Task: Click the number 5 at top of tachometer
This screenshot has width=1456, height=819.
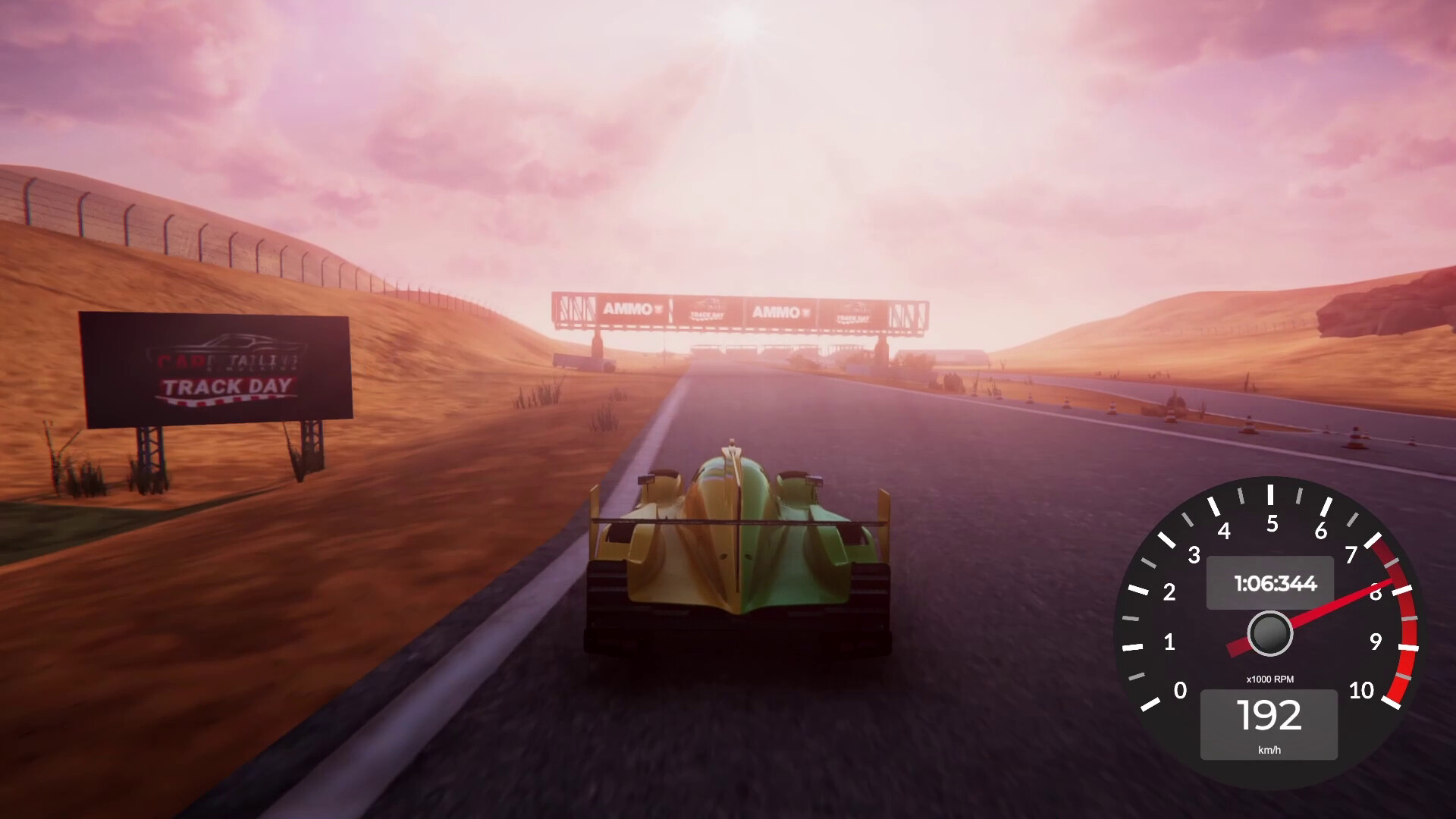Action: (1271, 522)
